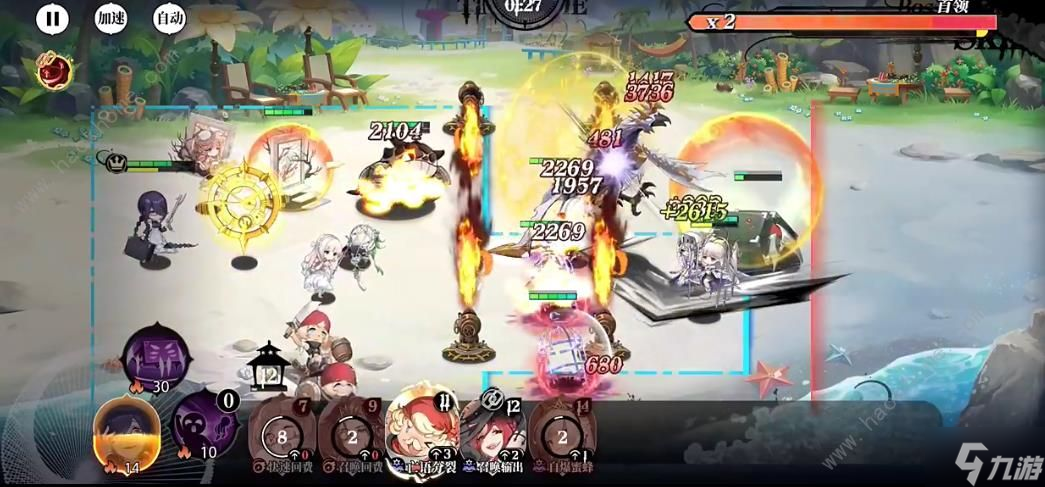Enable 自动 auto battle
The height and width of the screenshot is (487, 1045).
[169, 17]
